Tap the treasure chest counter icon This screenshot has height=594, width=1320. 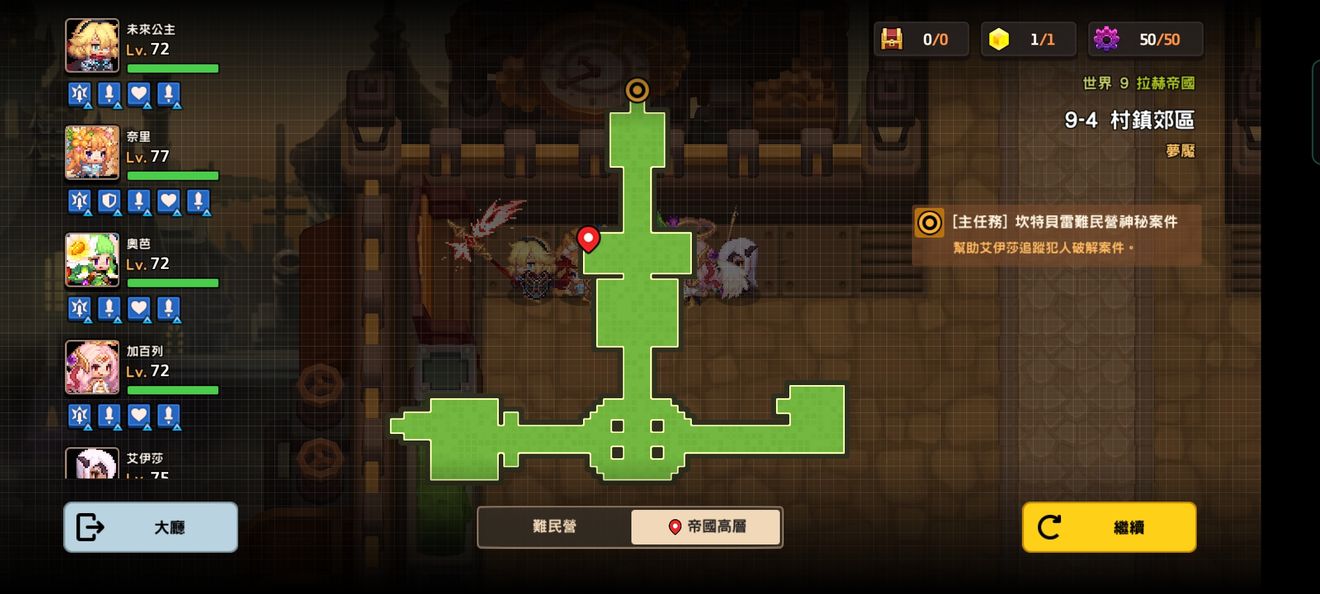tap(891, 39)
